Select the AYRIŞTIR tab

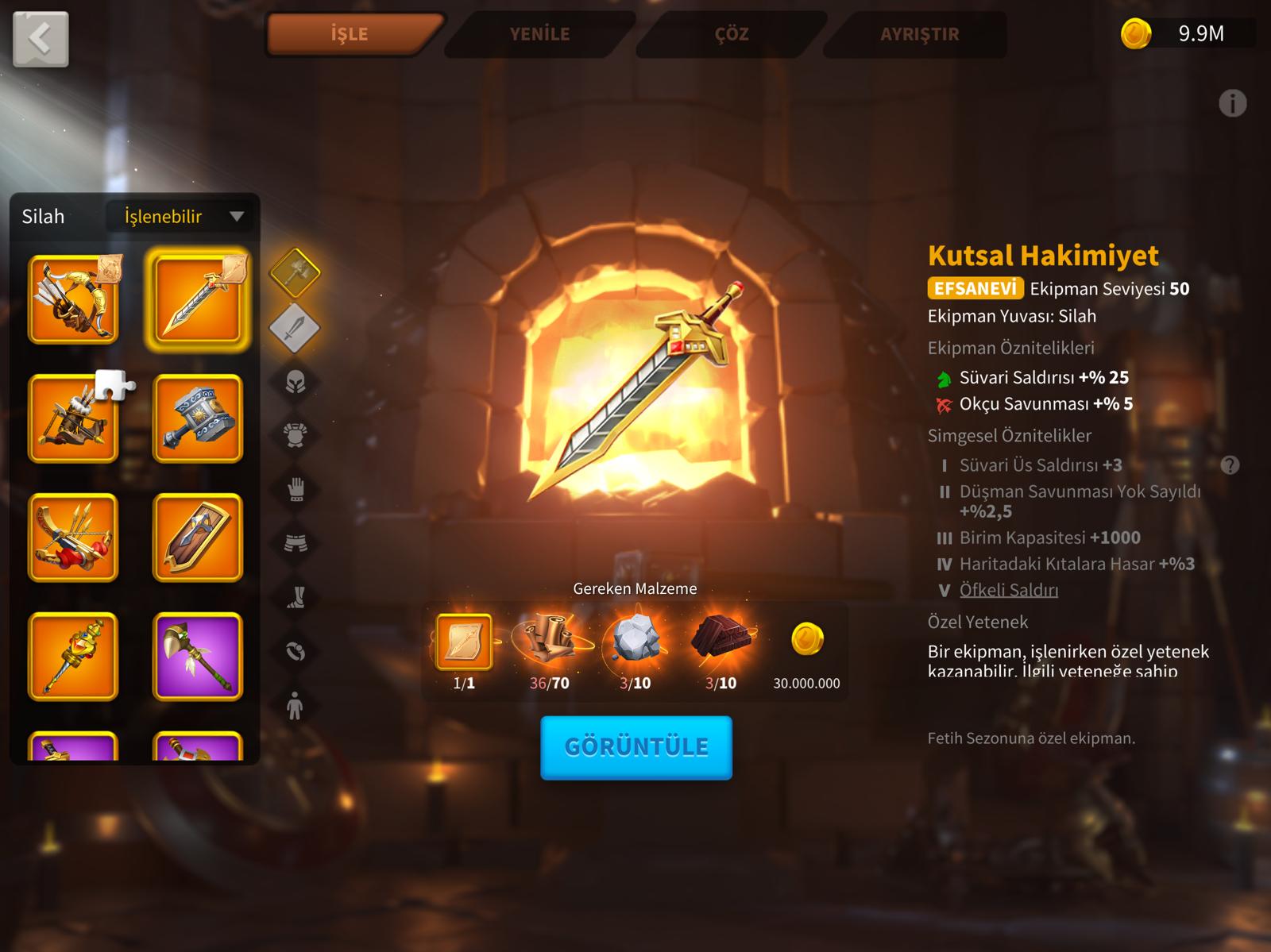(x=919, y=34)
